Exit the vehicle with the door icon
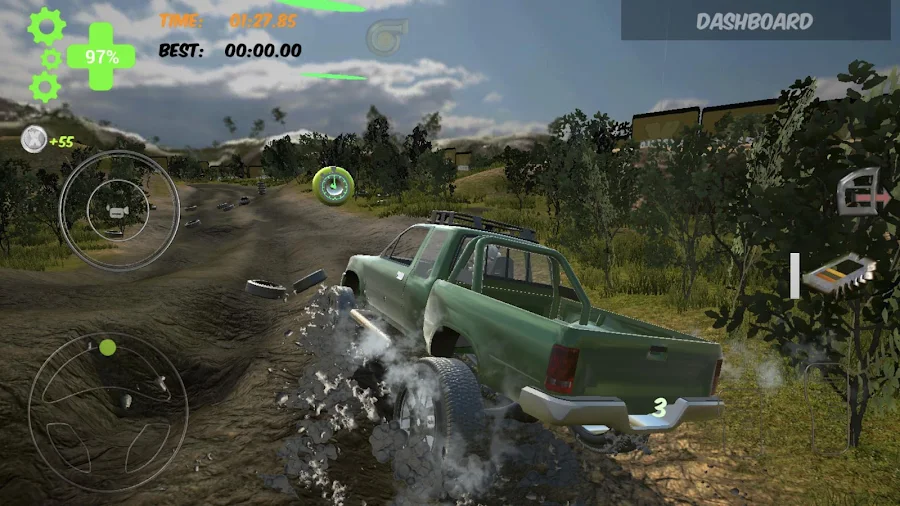Viewport: 900px width, 506px height. 862,192
